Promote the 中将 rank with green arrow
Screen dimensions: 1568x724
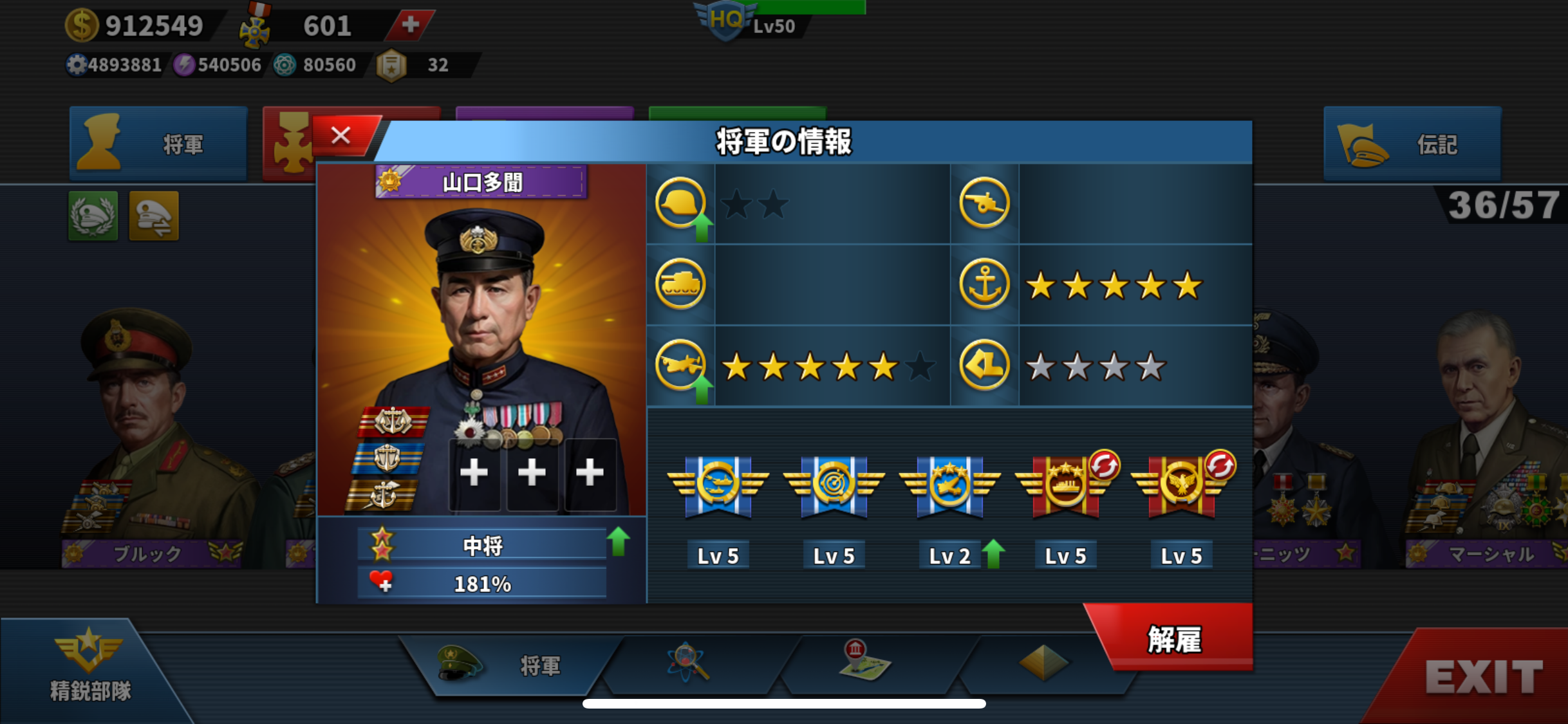coord(619,542)
